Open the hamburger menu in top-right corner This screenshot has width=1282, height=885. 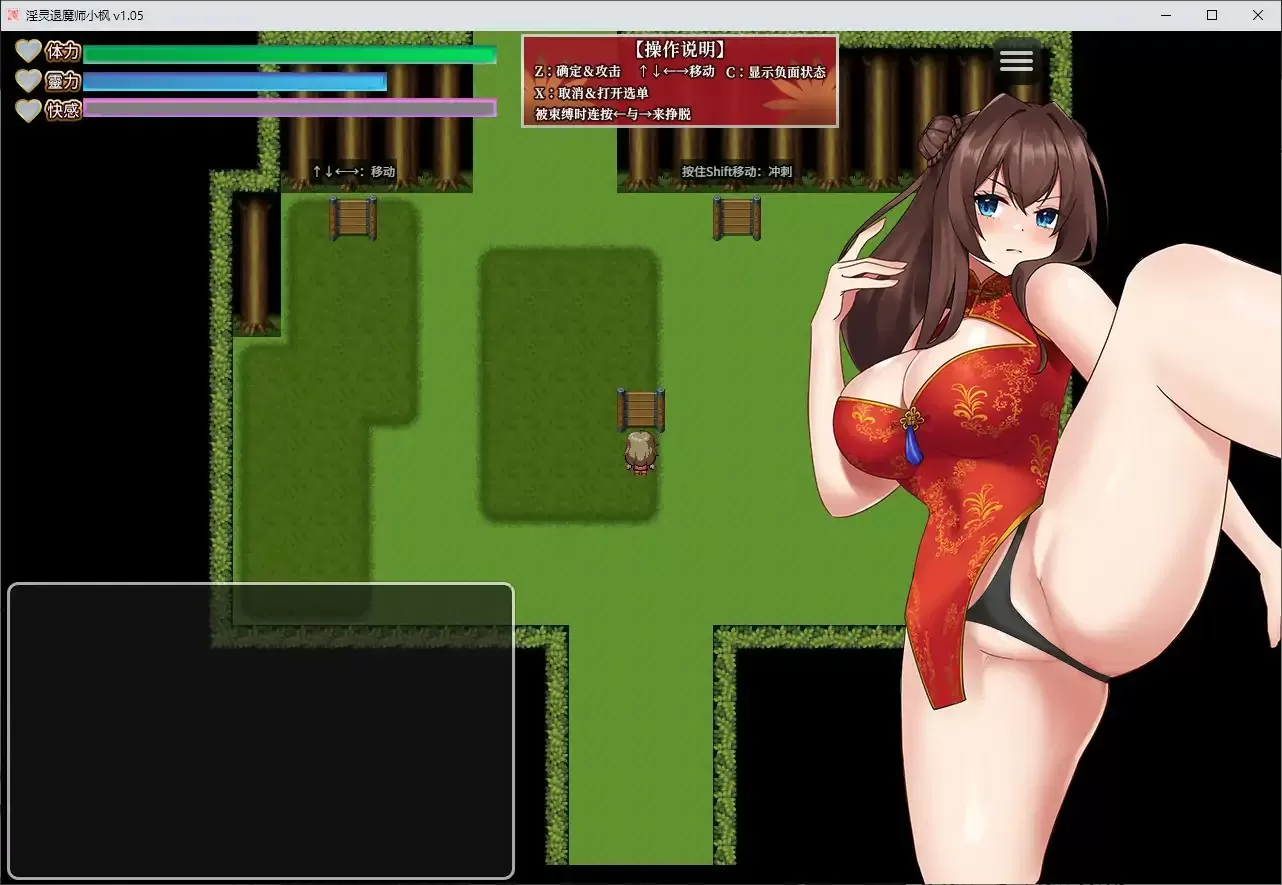tap(1016, 60)
